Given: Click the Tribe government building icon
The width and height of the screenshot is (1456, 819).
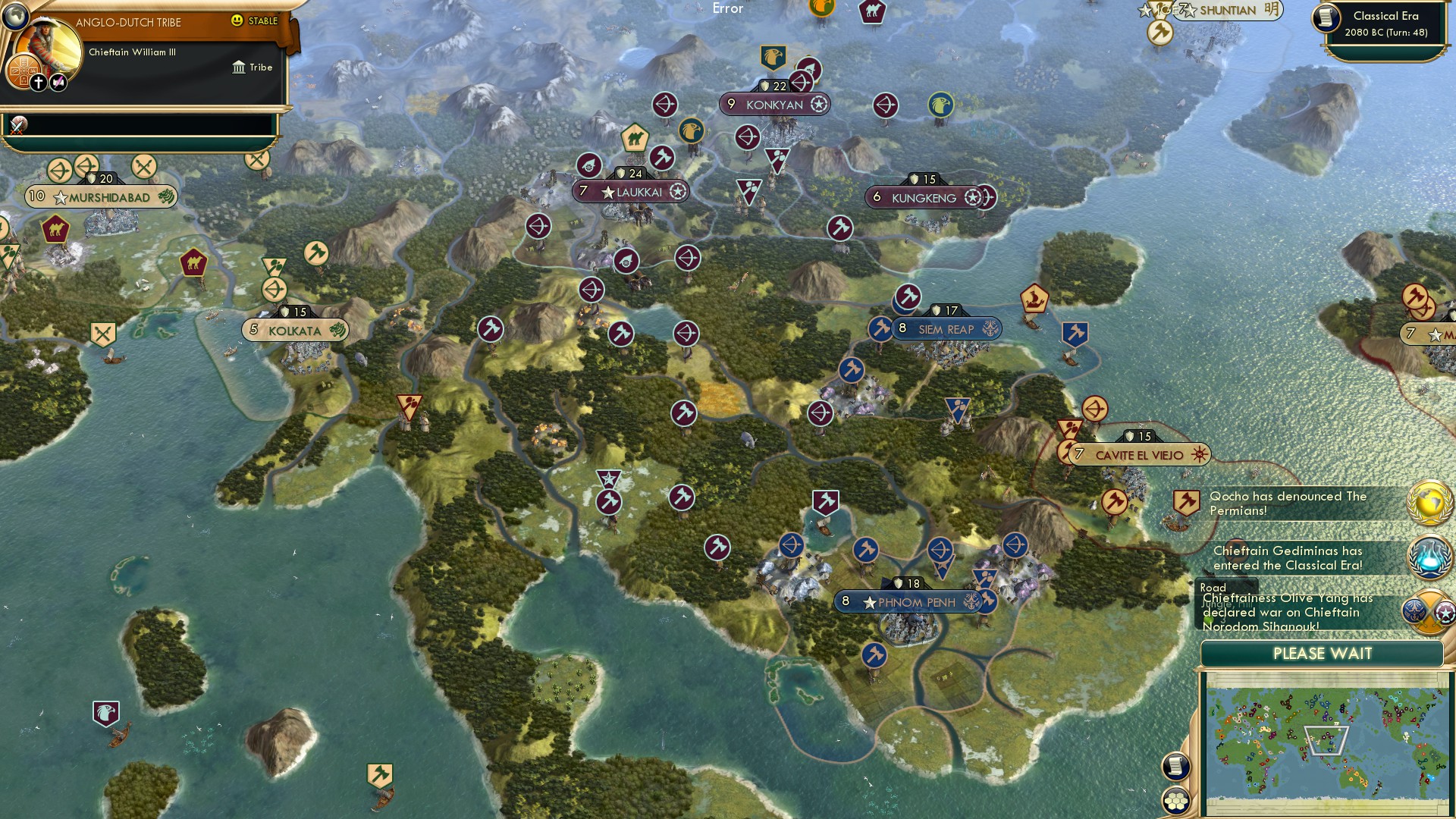Looking at the screenshot, I should pyautogui.click(x=238, y=67).
